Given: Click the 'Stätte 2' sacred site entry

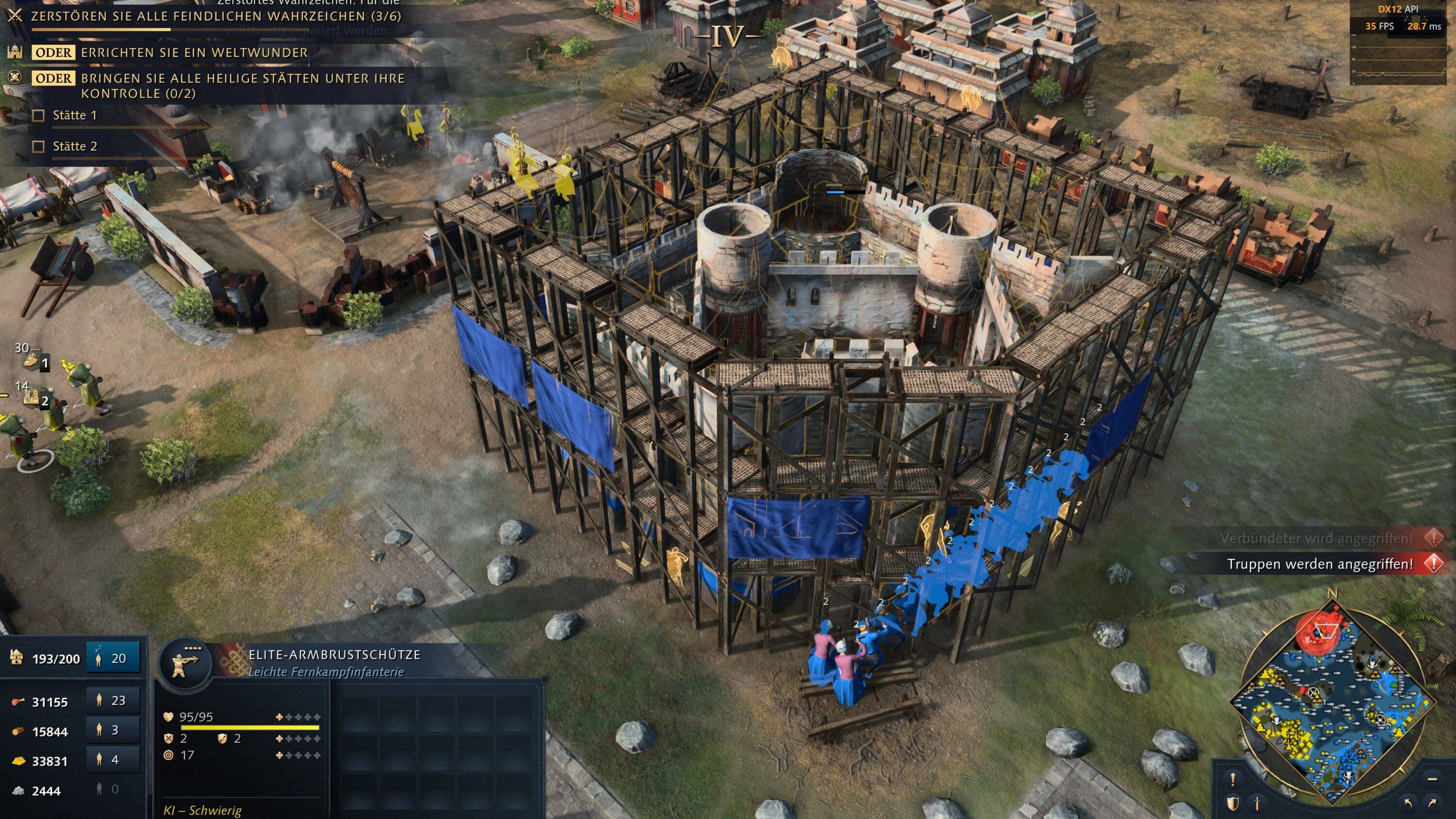Looking at the screenshot, I should 75,147.
